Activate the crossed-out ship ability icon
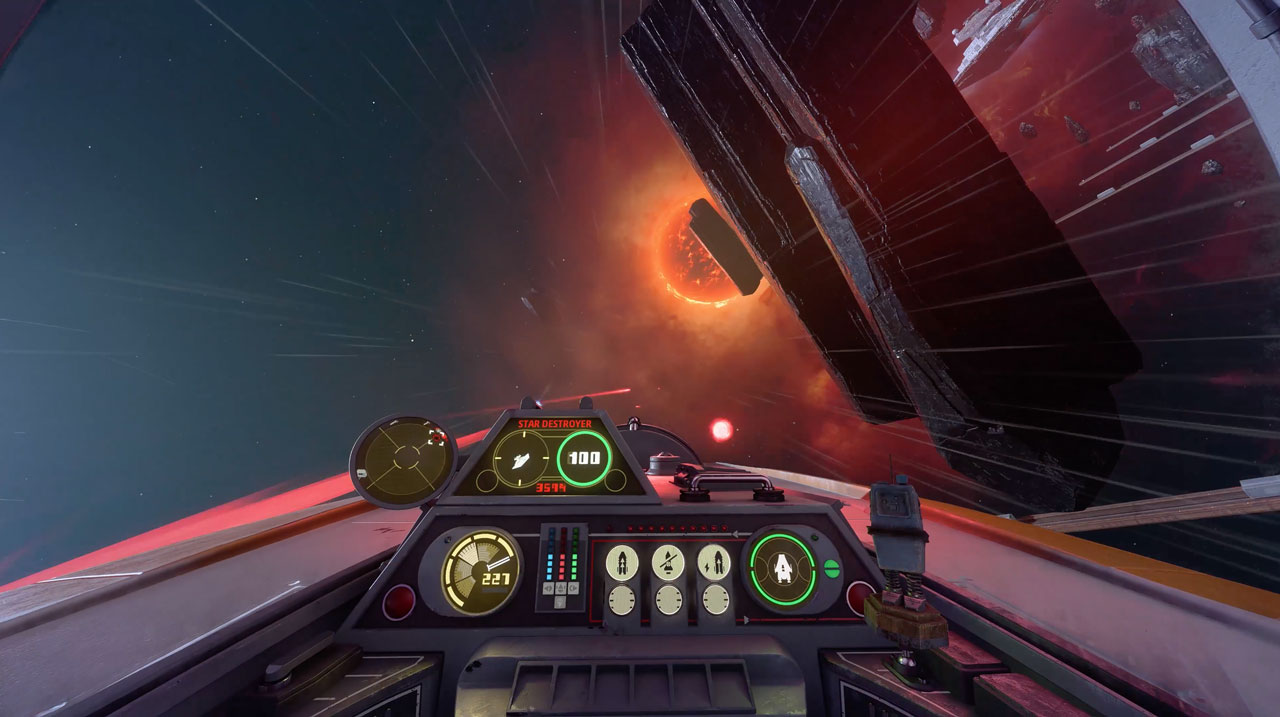1280x717 pixels. pos(667,563)
